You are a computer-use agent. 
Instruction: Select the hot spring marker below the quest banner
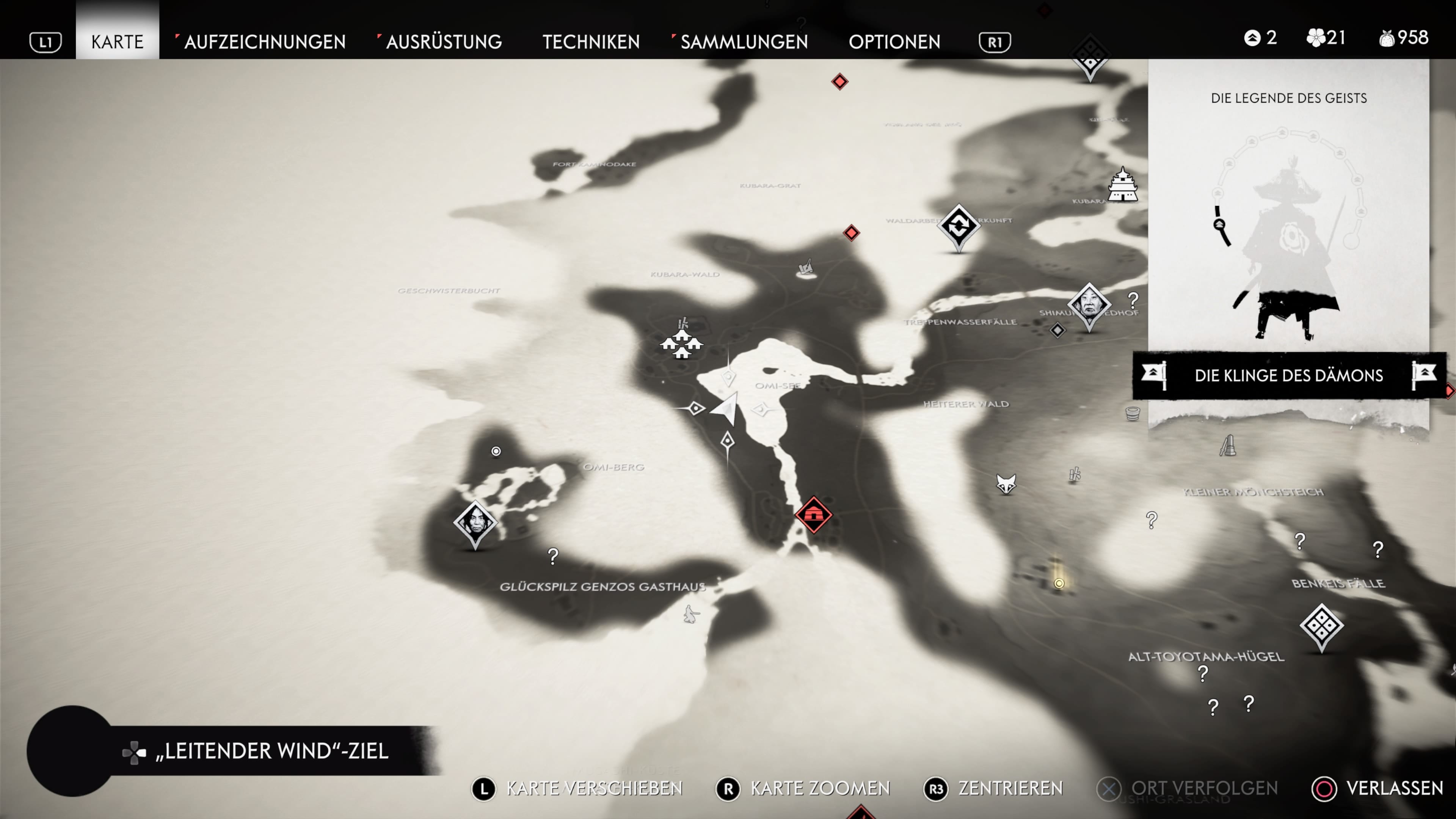click(1133, 414)
